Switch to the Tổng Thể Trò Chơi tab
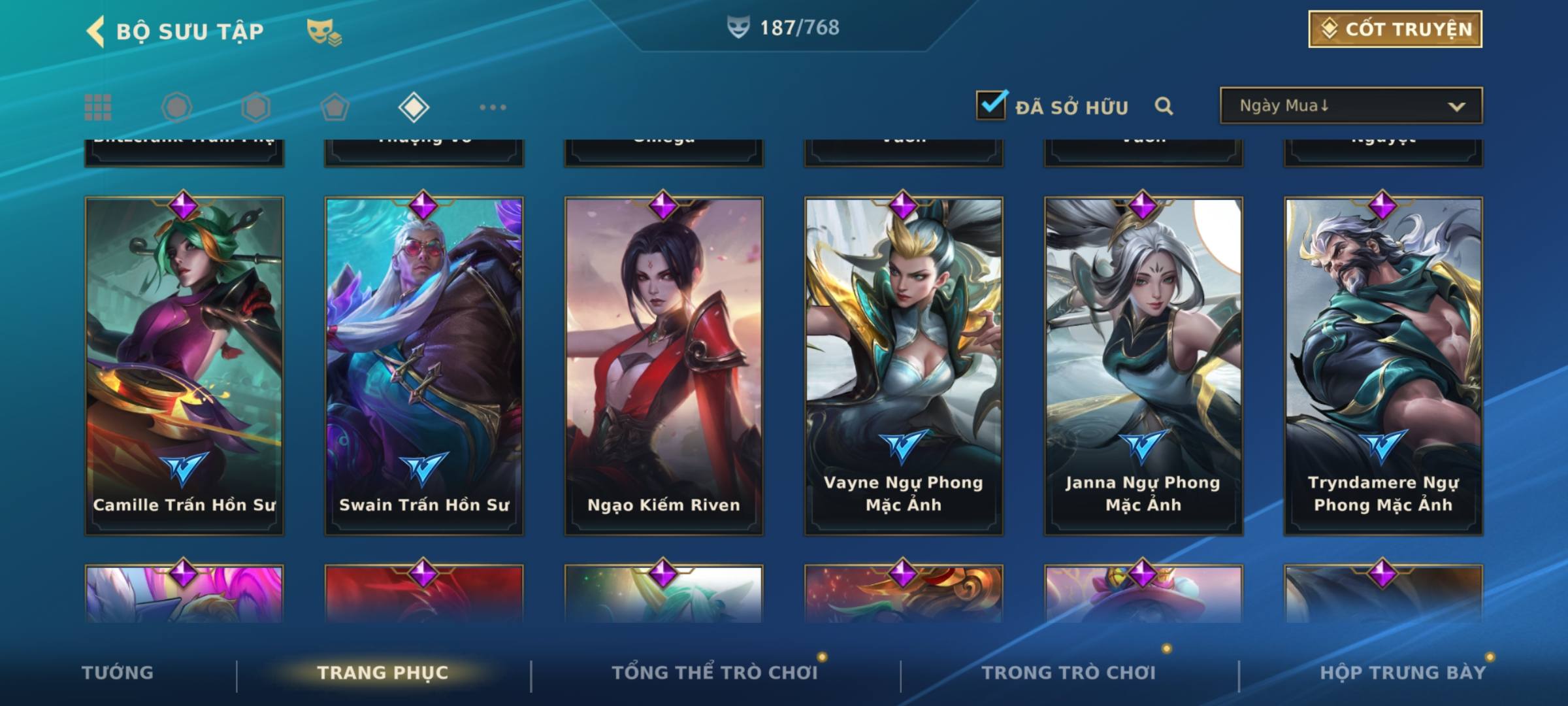The height and width of the screenshot is (706, 1568). coord(714,673)
